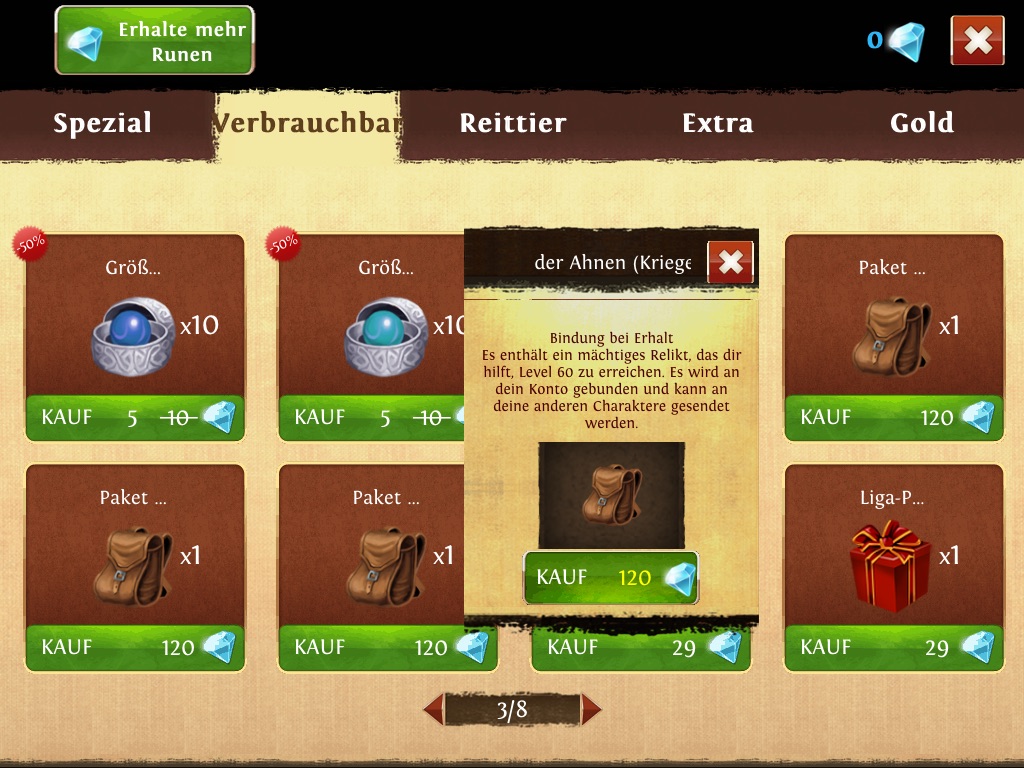Screen dimensions: 1024x768
Task: Click the backpack image in the popup
Action: [x=611, y=496]
